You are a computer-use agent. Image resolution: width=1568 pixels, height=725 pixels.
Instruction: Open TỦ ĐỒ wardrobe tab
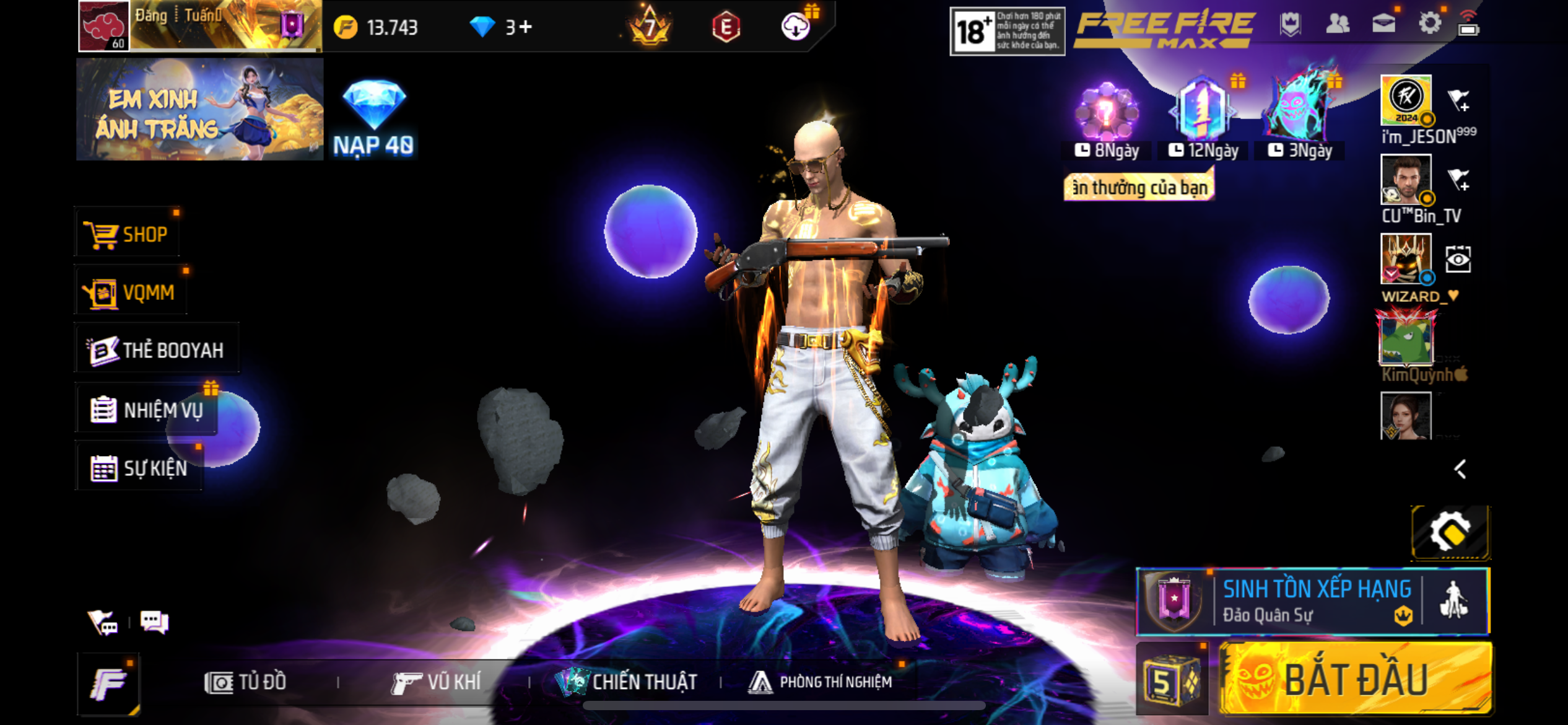(246, 682)
